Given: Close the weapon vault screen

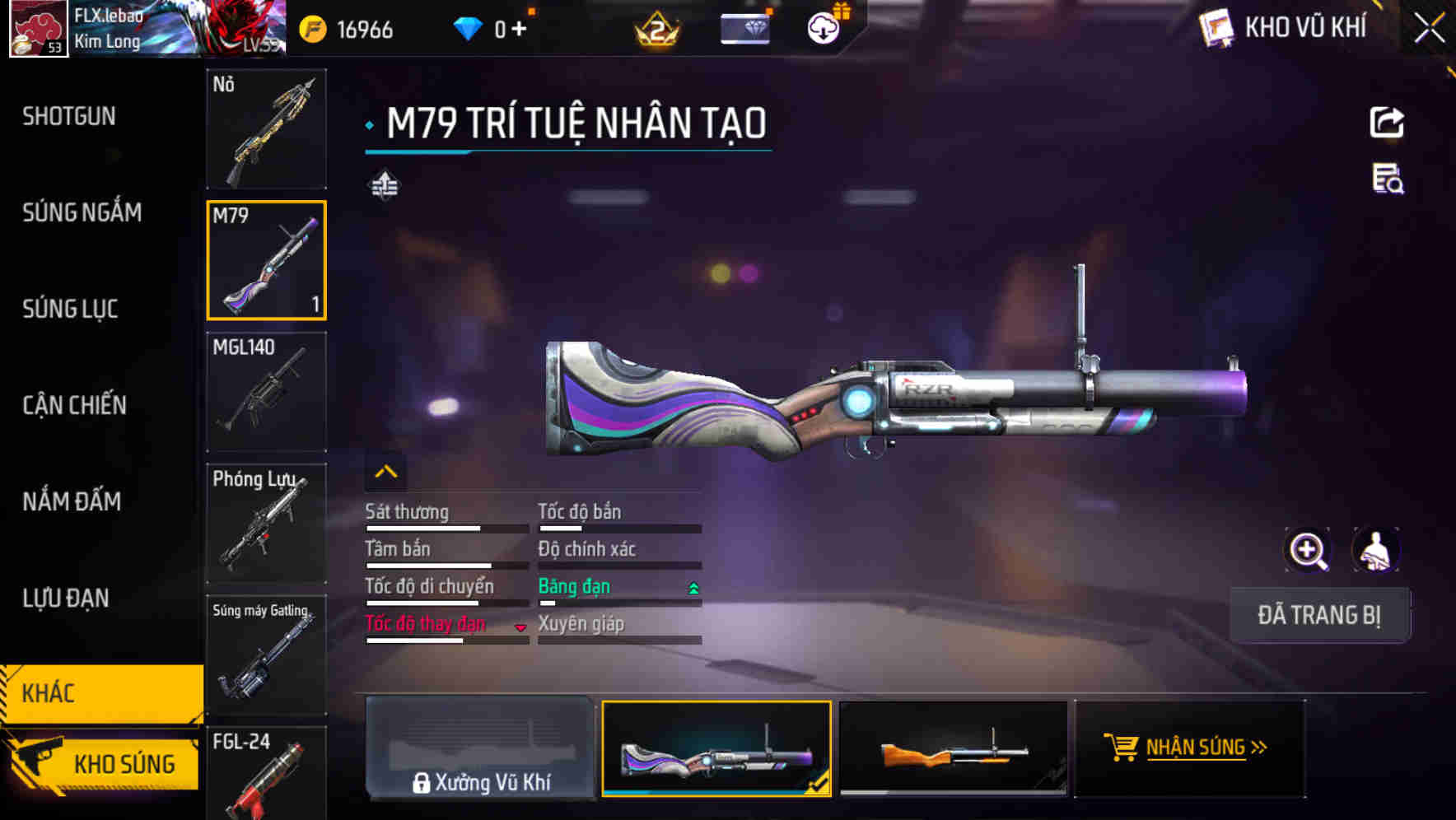Looking at the screenshot, I should click(1429, 29).
